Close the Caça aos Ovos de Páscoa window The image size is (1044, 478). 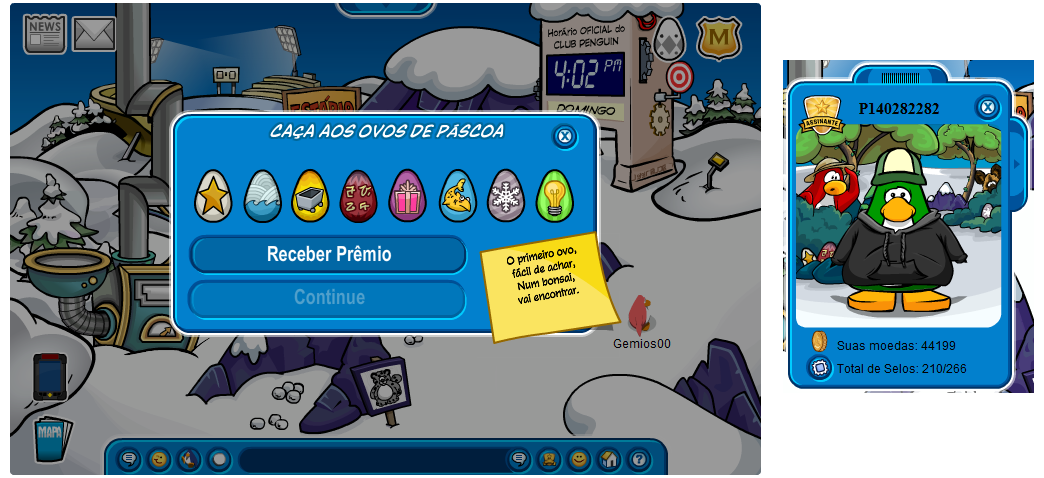pyautogui.click(x=565, y=136)
